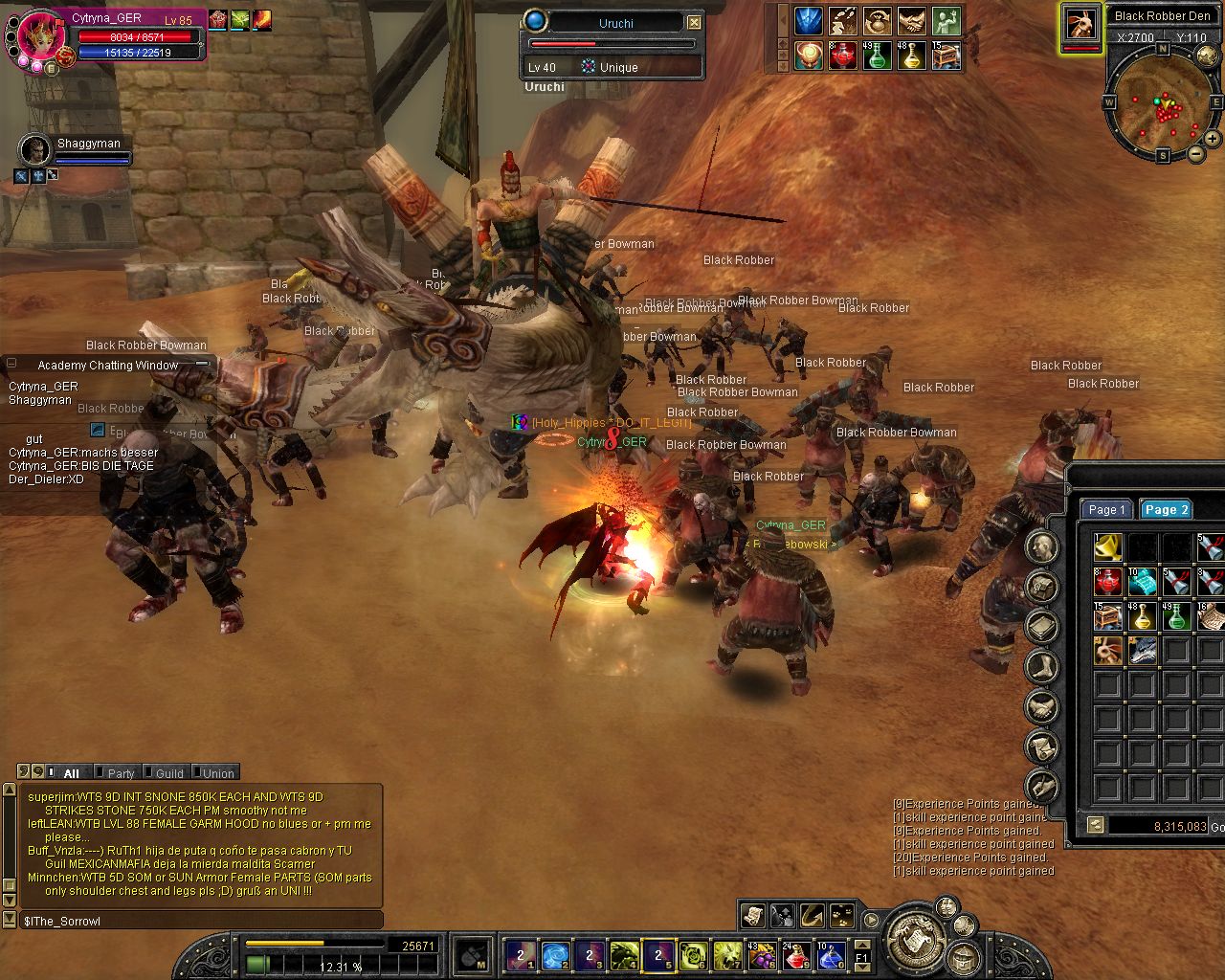Select the golden trophy inventory item
This screenshot has height=980, width=1225.
tap(1108, 548)
